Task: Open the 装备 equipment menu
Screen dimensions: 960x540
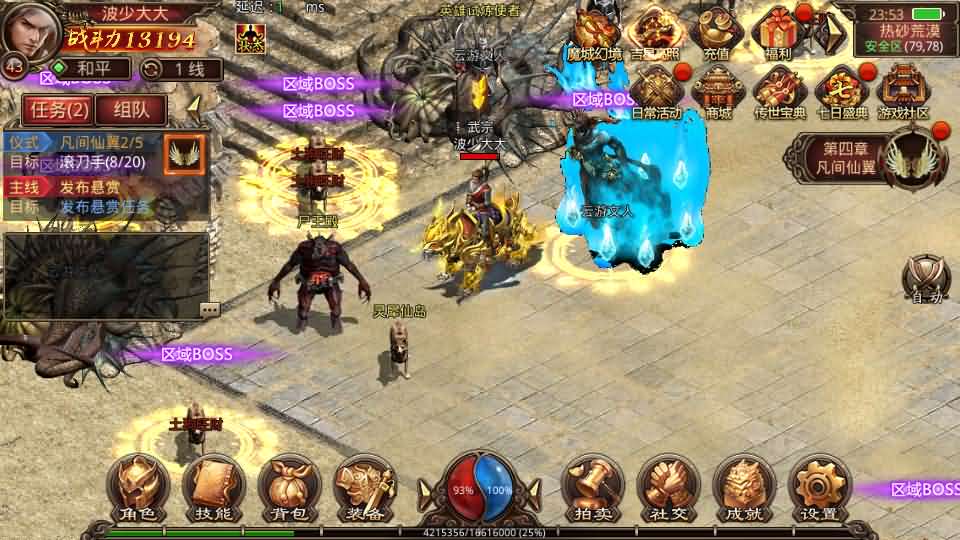Action: tap(364, 488)
